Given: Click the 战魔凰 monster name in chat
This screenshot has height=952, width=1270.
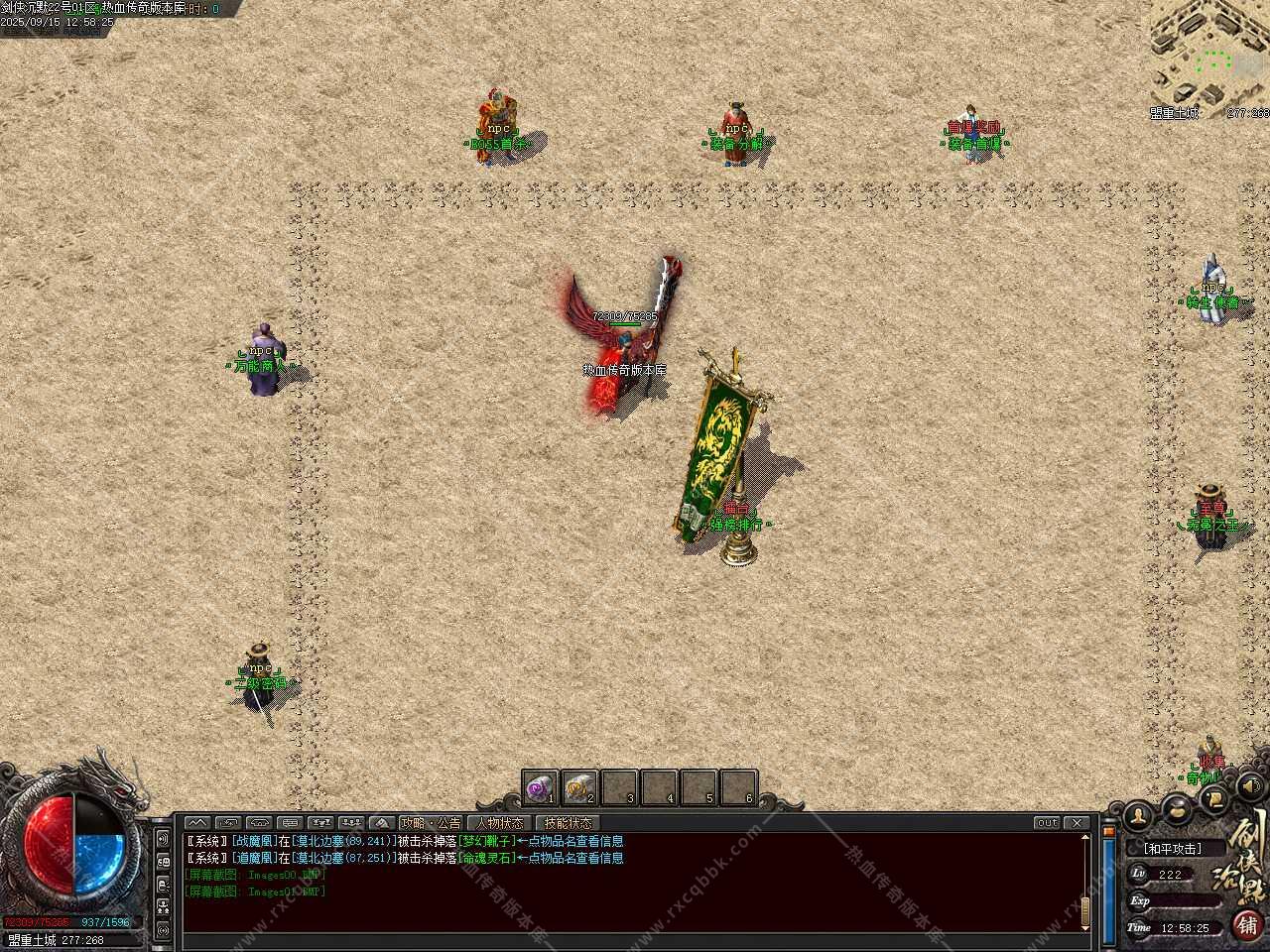Looking at the screenshot, I should coord(256,841).
